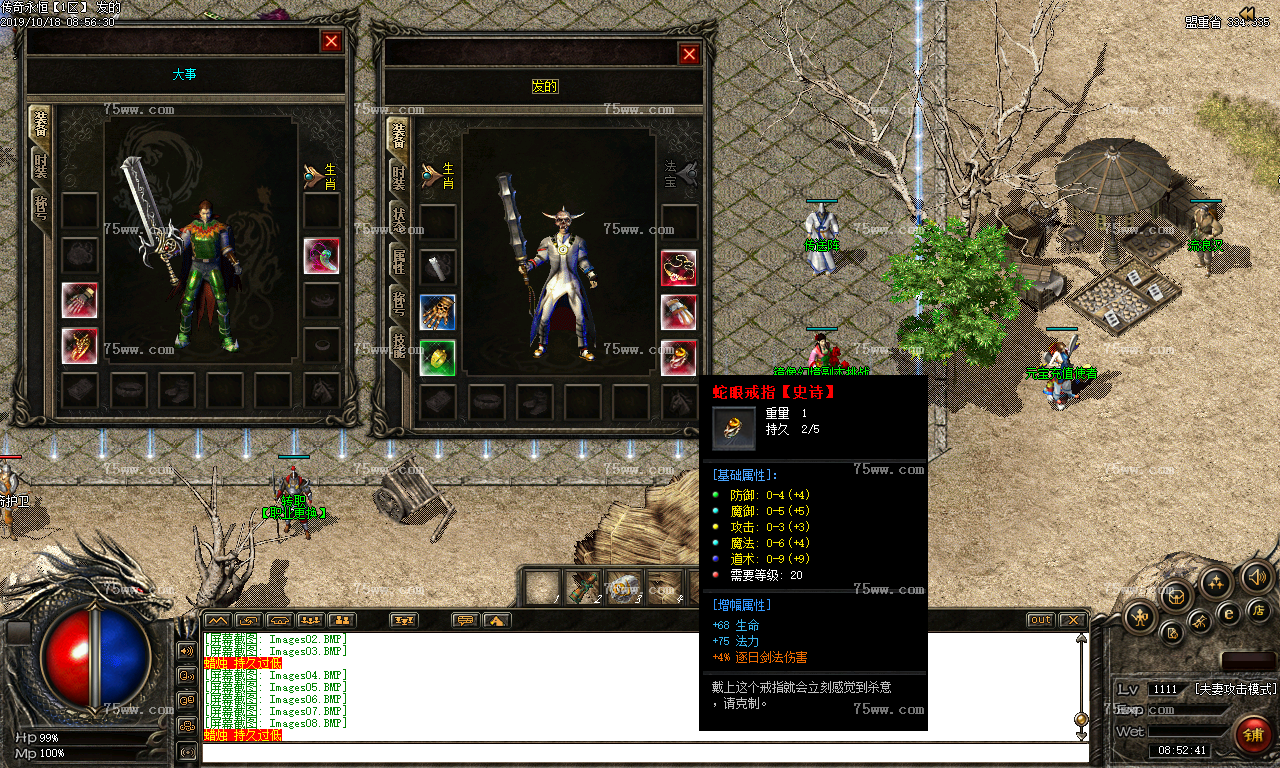Open the red 铺 stall button
Viewport: 1280px width, 768px height.
(x=1253, y=734)
